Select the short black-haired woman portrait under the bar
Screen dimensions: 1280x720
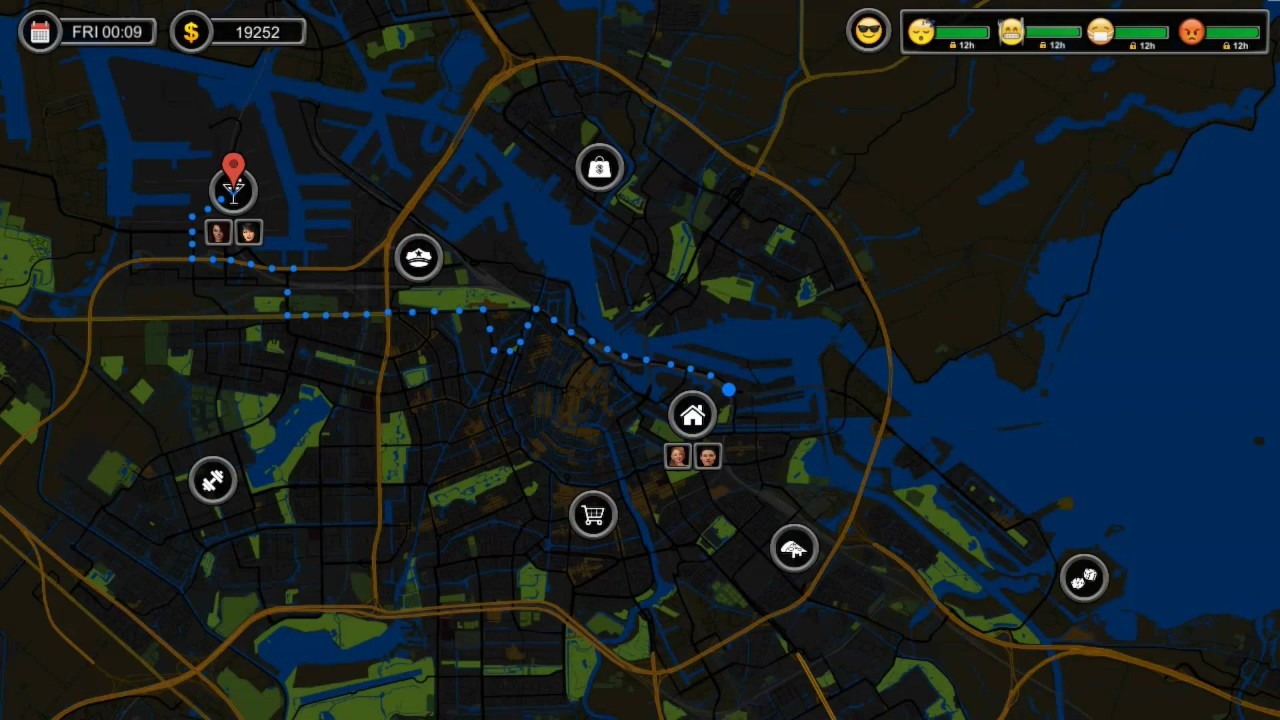pyautogui.click(x=248, y=233)
